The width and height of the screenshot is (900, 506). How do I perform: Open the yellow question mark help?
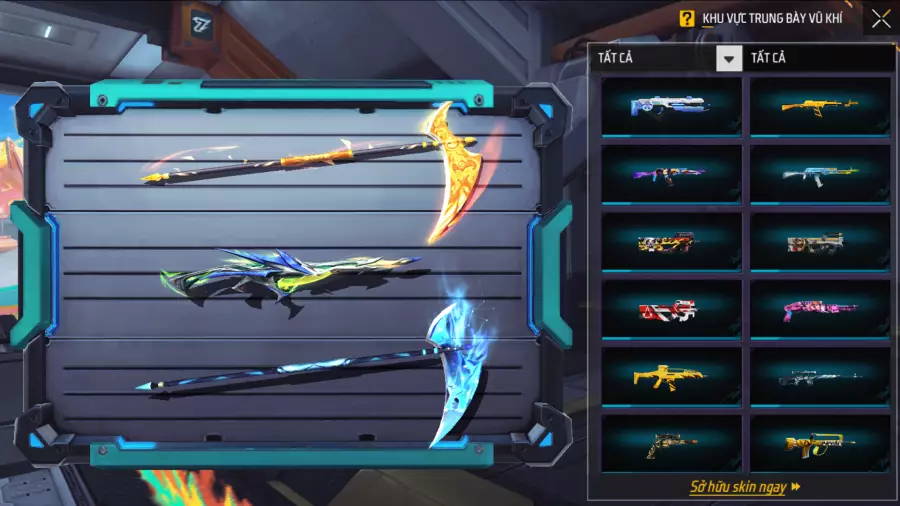coord(686,18)
